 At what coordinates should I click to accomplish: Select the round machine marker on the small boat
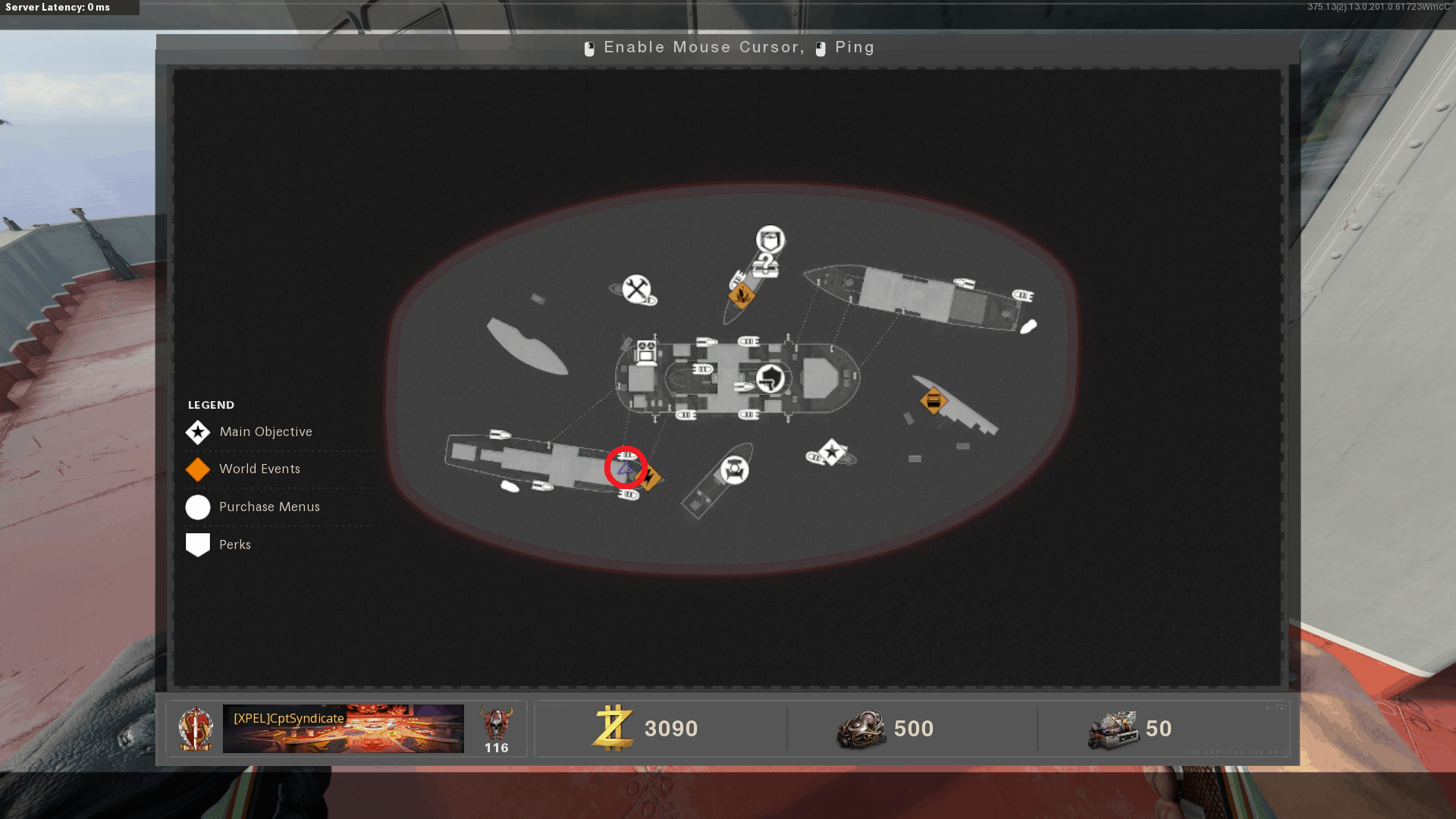coord(734,470)
